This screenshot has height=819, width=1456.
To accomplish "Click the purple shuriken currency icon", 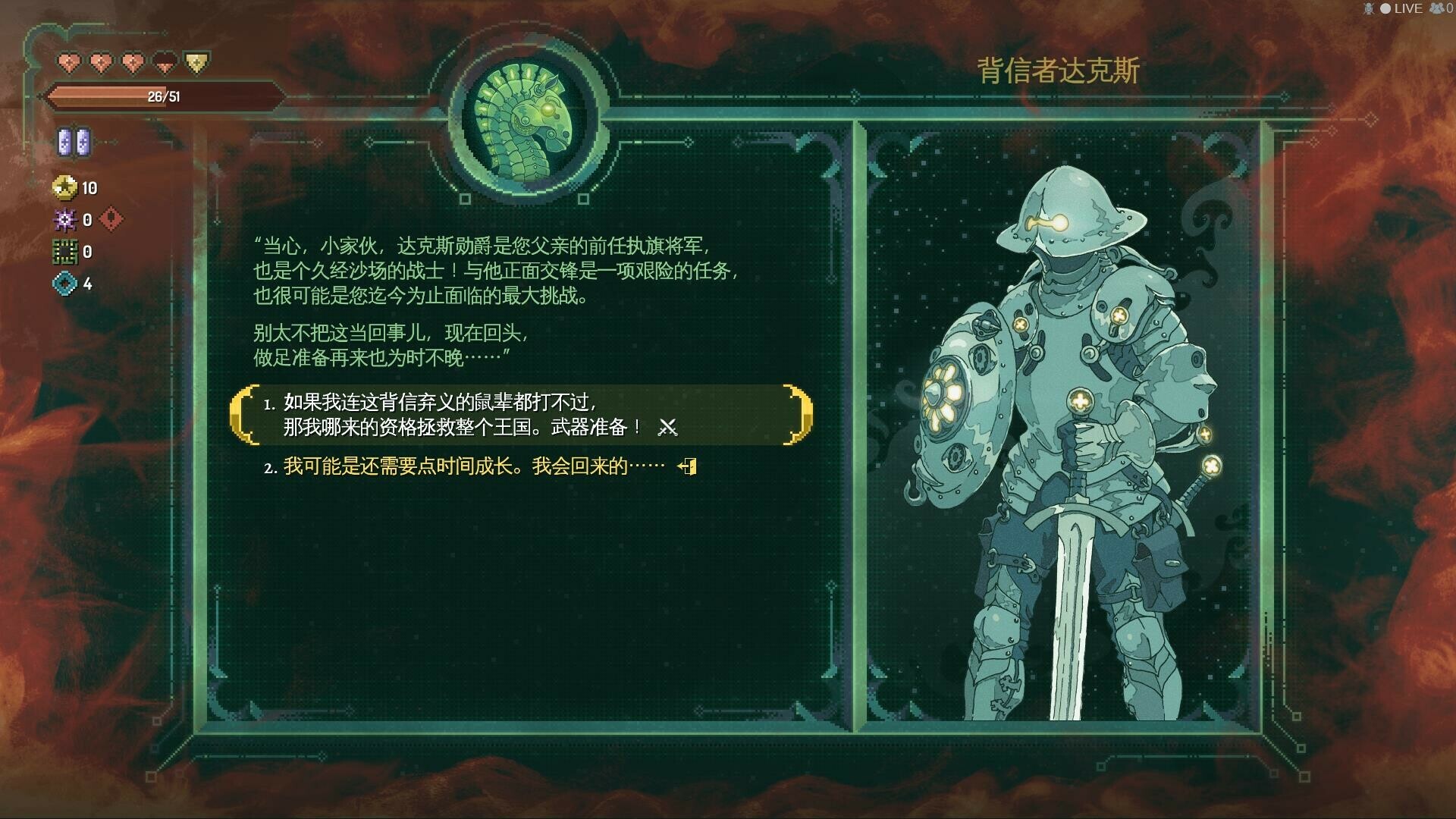I will [x=65, y=220].
